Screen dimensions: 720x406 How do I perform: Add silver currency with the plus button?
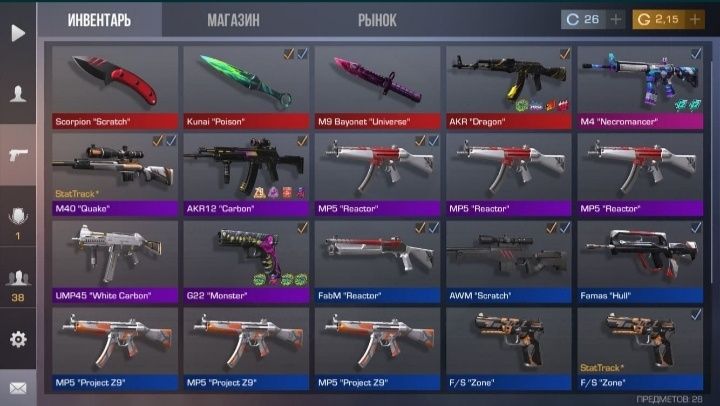click(x=616, y=19)
